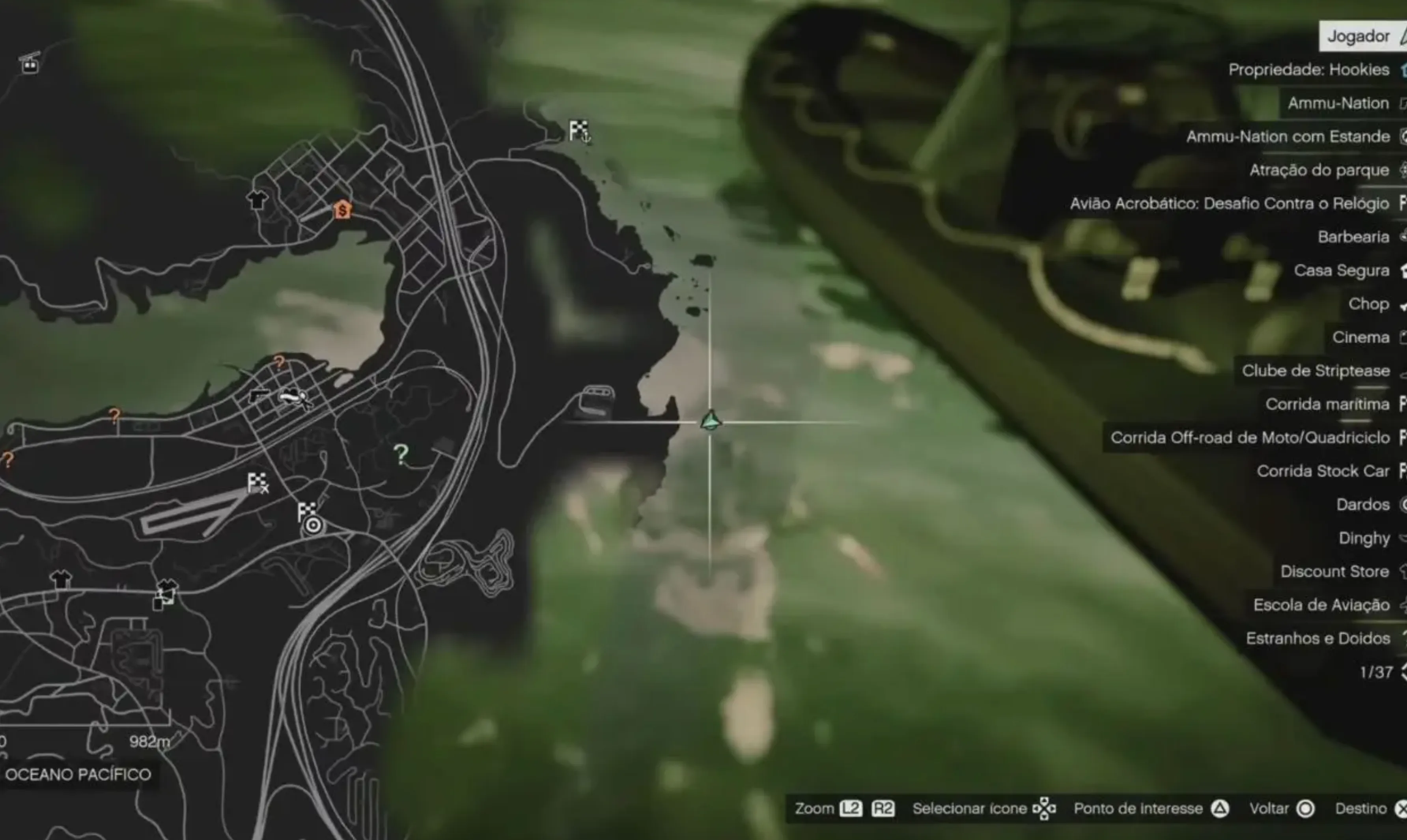Select Atração do parque legend entry
This screenshot has width=1407, height=840.
[x=1319, y=170]
